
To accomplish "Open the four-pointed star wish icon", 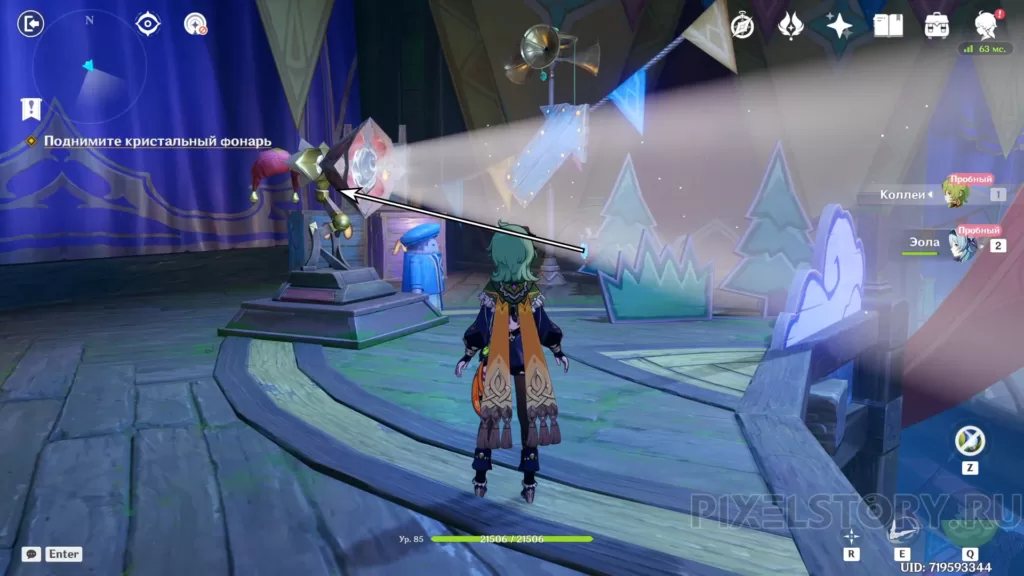I will tap(839, 26).
